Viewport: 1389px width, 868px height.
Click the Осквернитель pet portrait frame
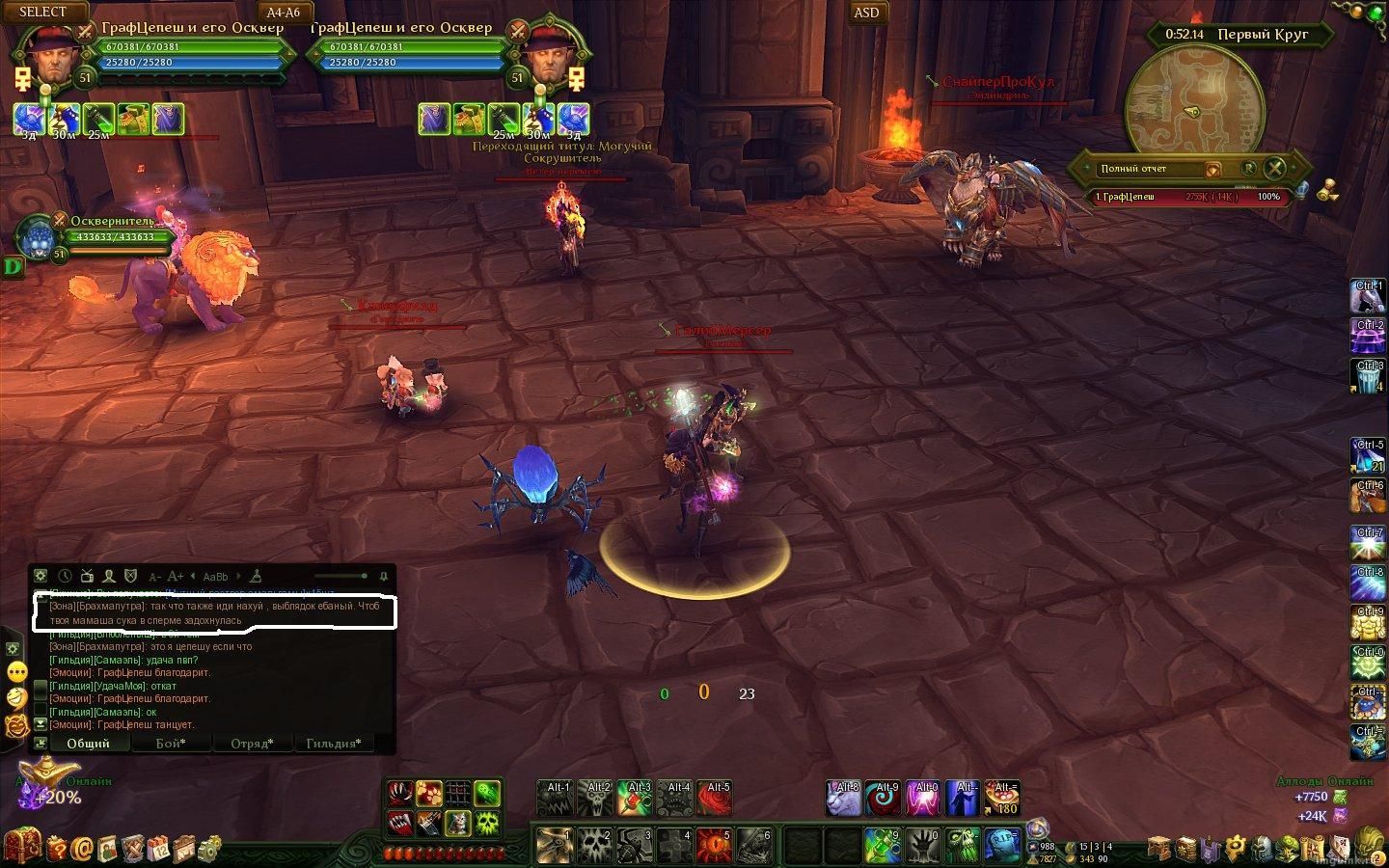pos(39,237)
